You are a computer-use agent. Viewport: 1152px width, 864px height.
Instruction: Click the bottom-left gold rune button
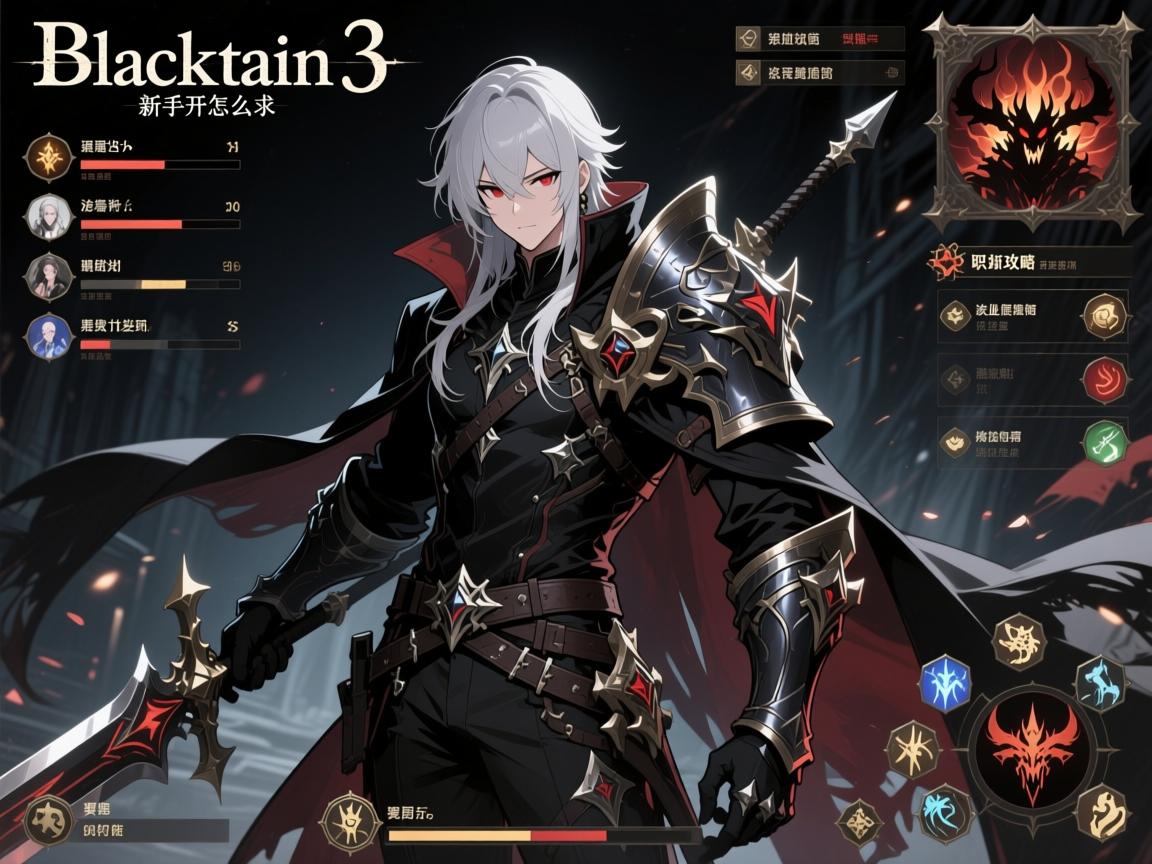(49, 819)
